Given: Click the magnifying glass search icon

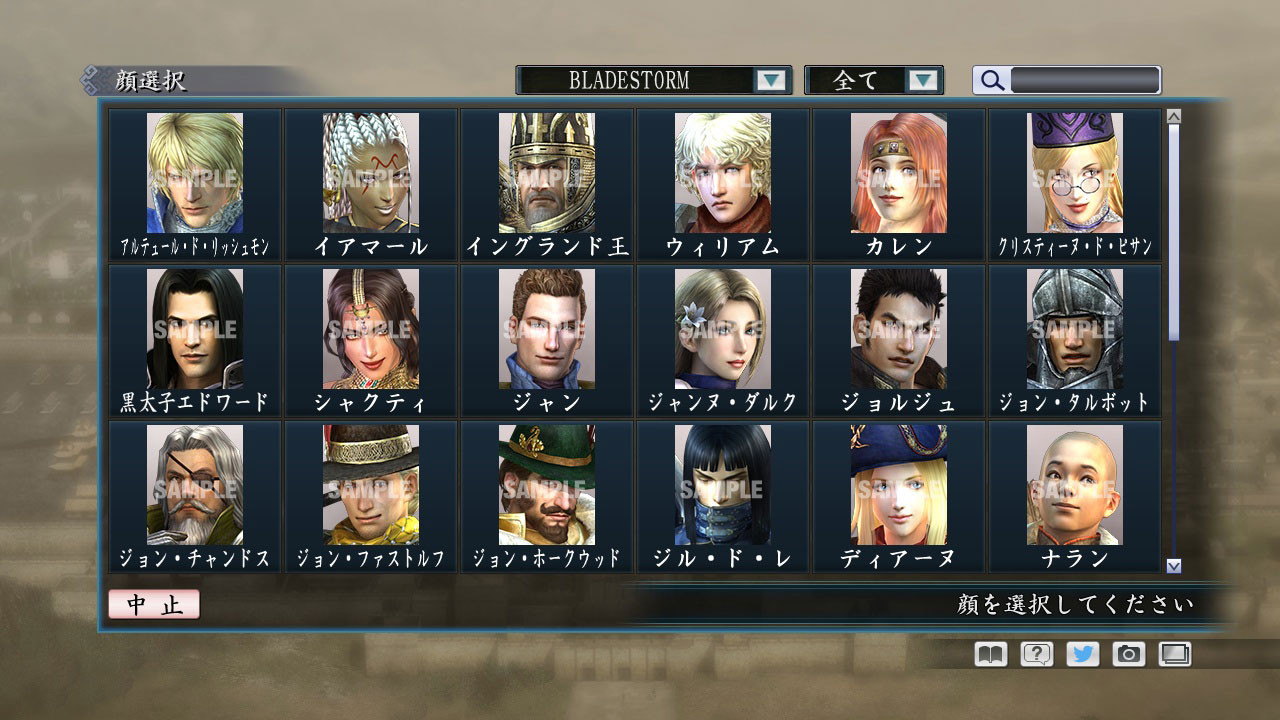Looking at the screenshot, I should tap(991, 80).
